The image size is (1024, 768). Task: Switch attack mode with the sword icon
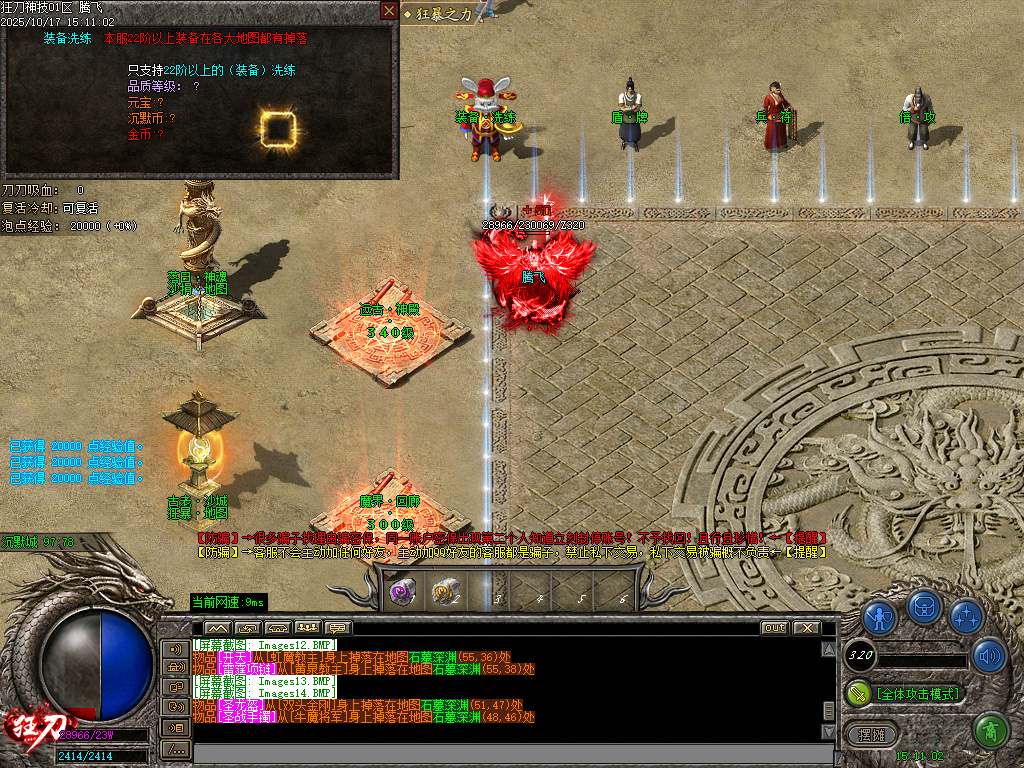coord(858,692)
